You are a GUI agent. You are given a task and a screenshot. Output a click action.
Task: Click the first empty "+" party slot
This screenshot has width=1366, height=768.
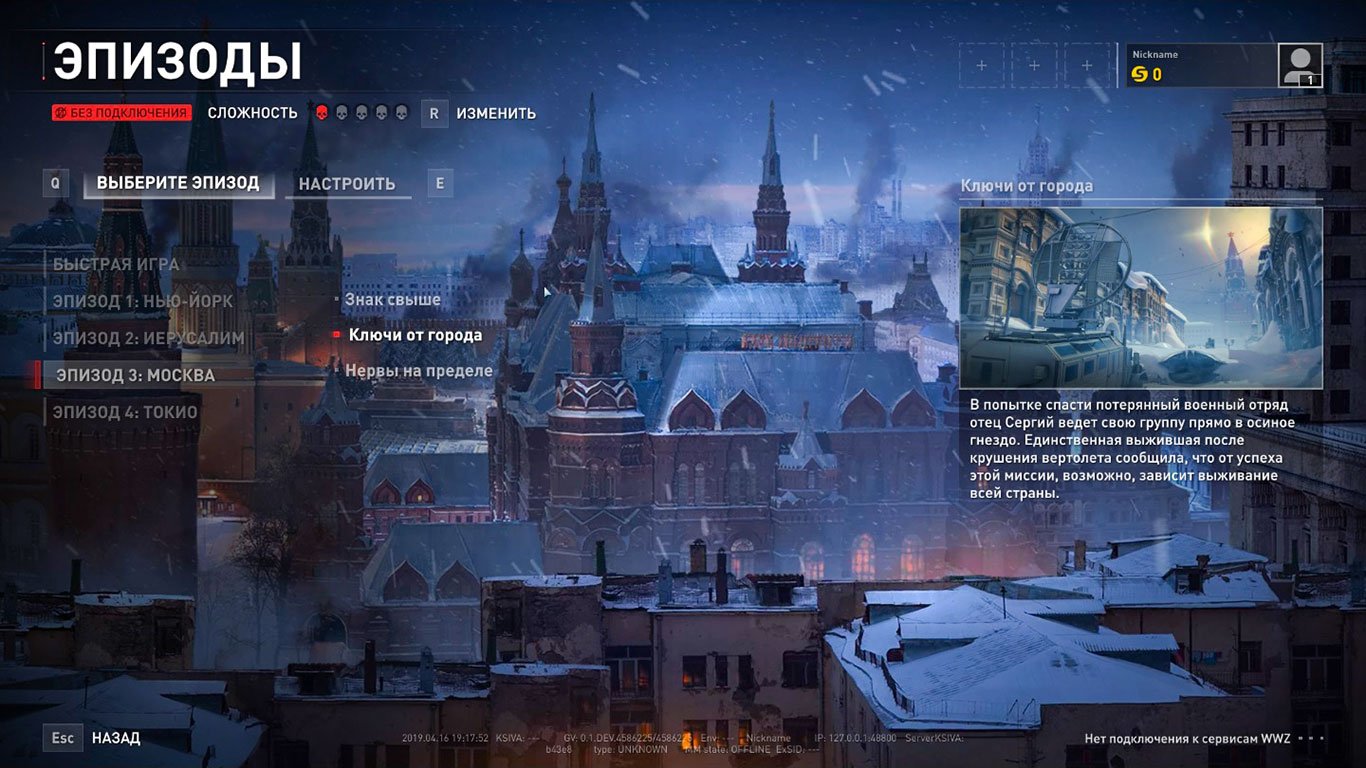981,63
